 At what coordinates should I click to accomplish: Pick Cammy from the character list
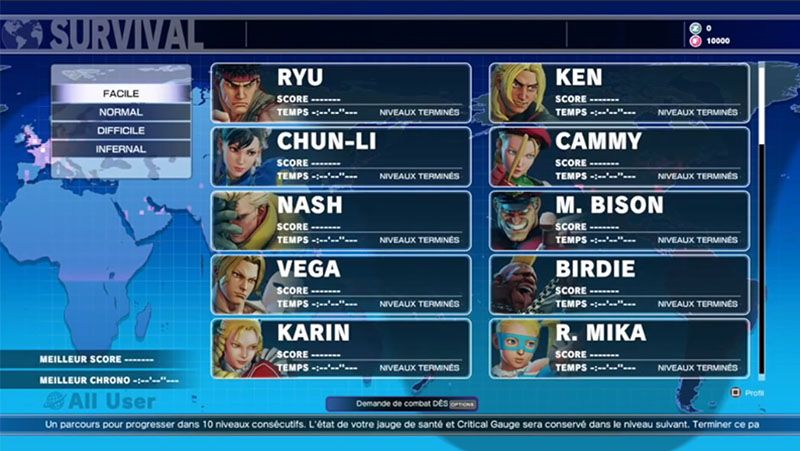click(619, 157)
